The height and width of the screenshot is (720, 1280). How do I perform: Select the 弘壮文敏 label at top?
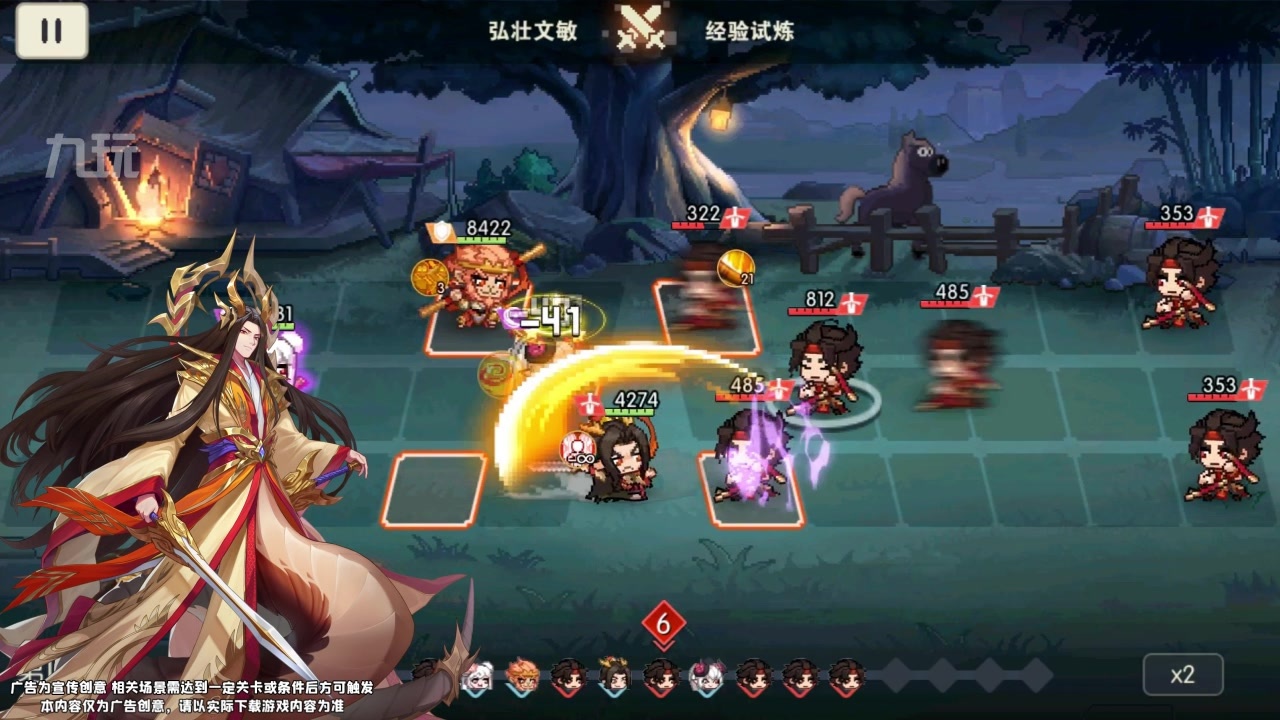531,30
